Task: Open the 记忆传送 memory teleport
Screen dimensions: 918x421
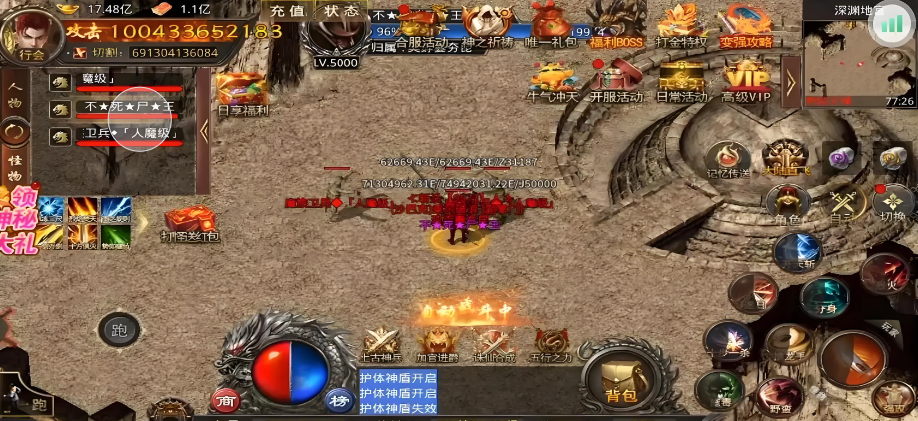Action: 727,160
